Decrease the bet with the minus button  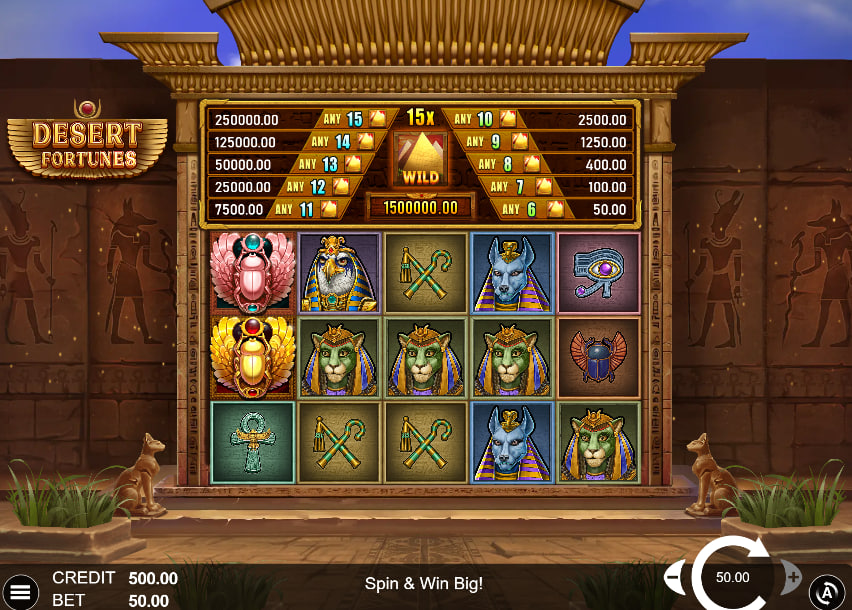pos(674,577)
